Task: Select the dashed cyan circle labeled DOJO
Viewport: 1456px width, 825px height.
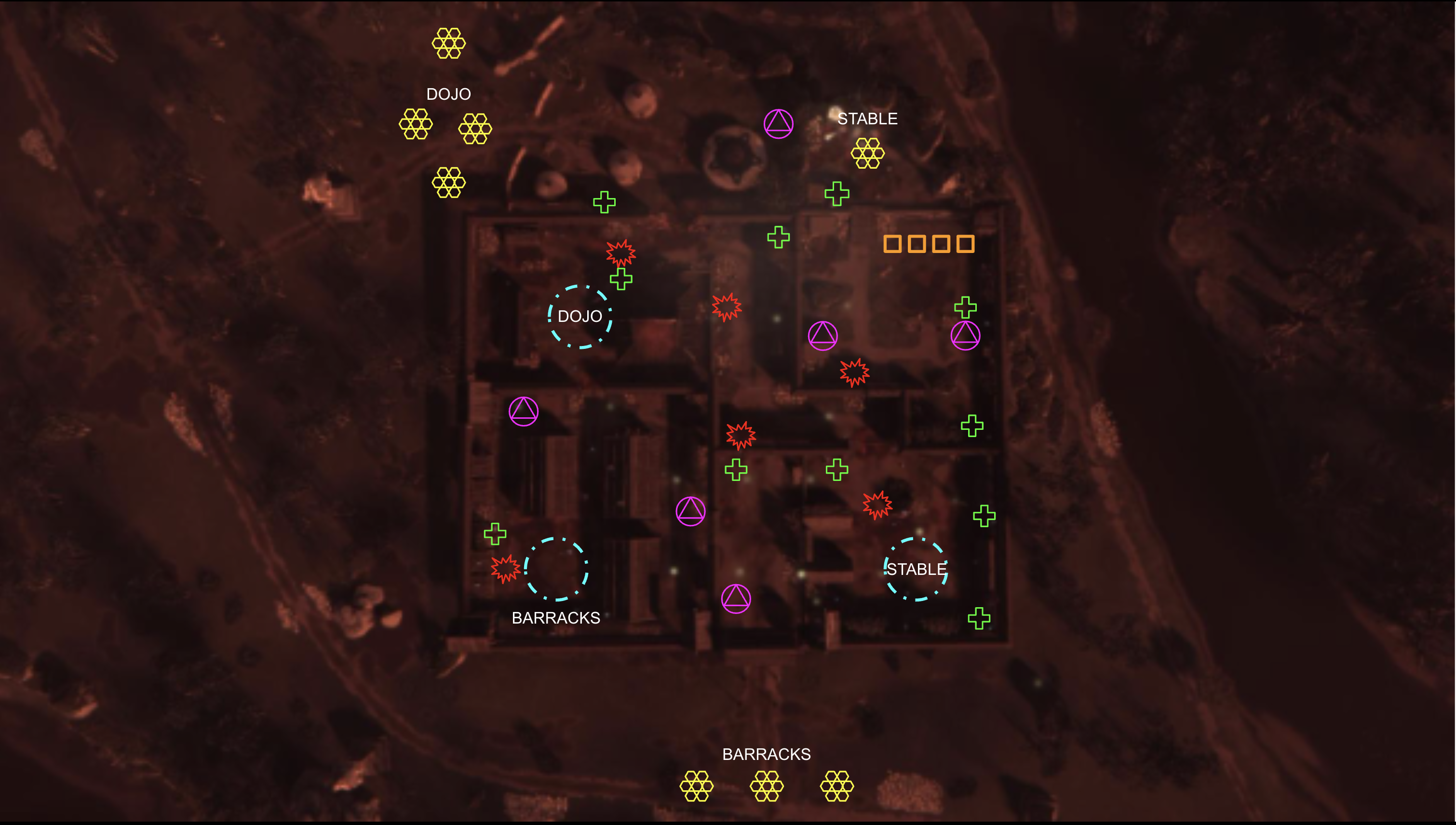Action: pos(579,316)
